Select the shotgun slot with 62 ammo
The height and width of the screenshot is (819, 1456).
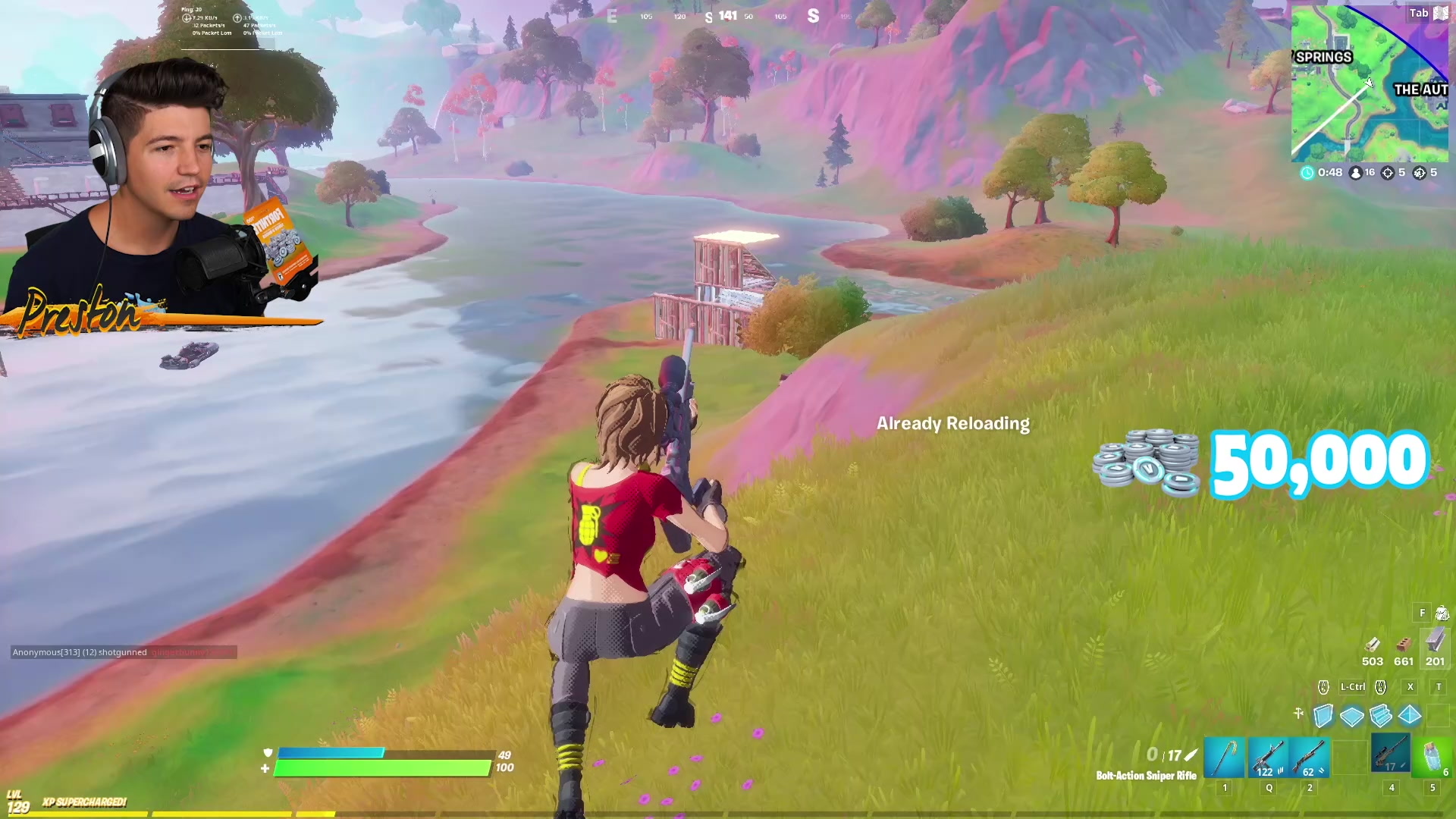click(1310, 758)
